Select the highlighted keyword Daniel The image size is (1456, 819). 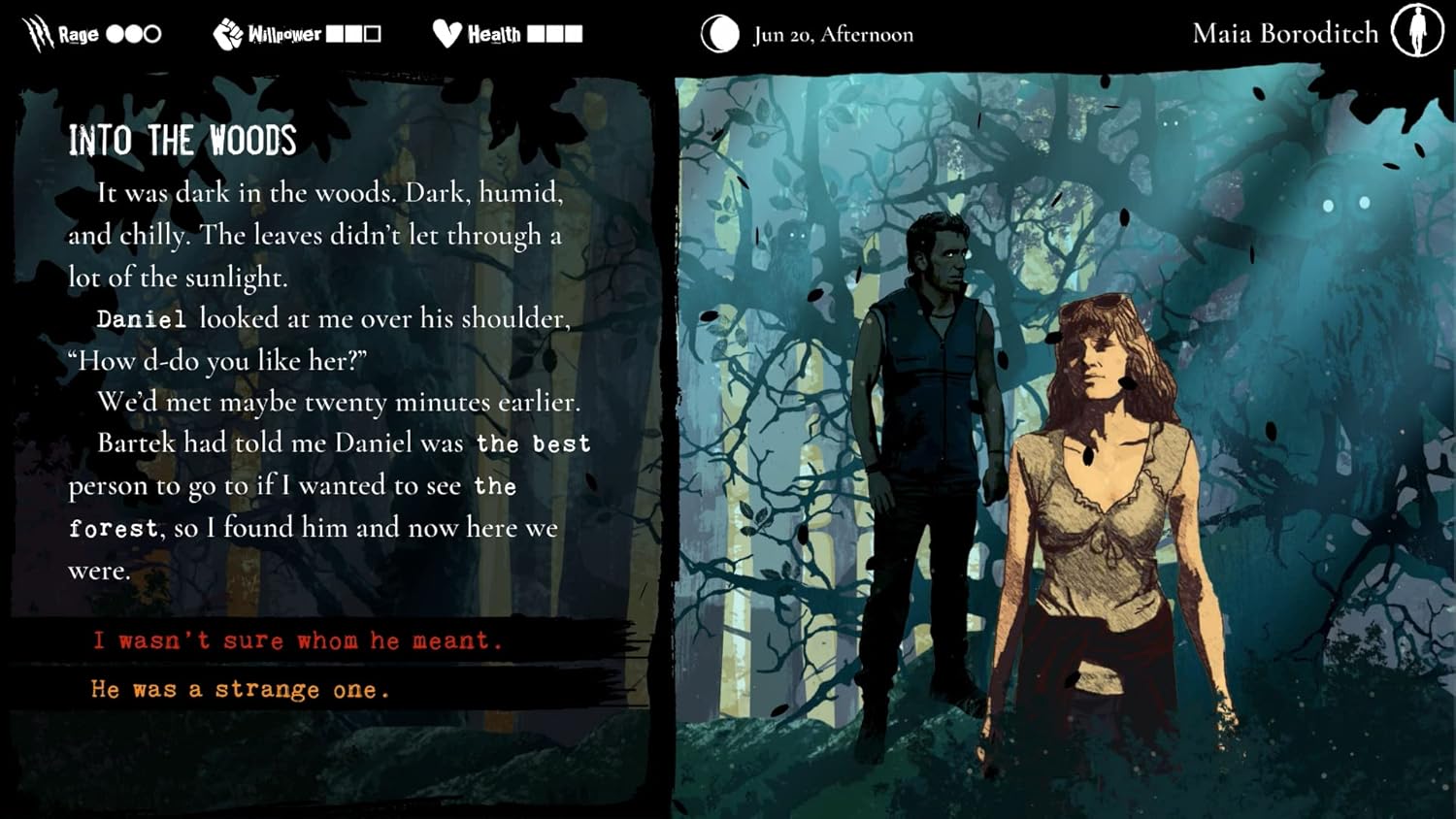point(143,318)
